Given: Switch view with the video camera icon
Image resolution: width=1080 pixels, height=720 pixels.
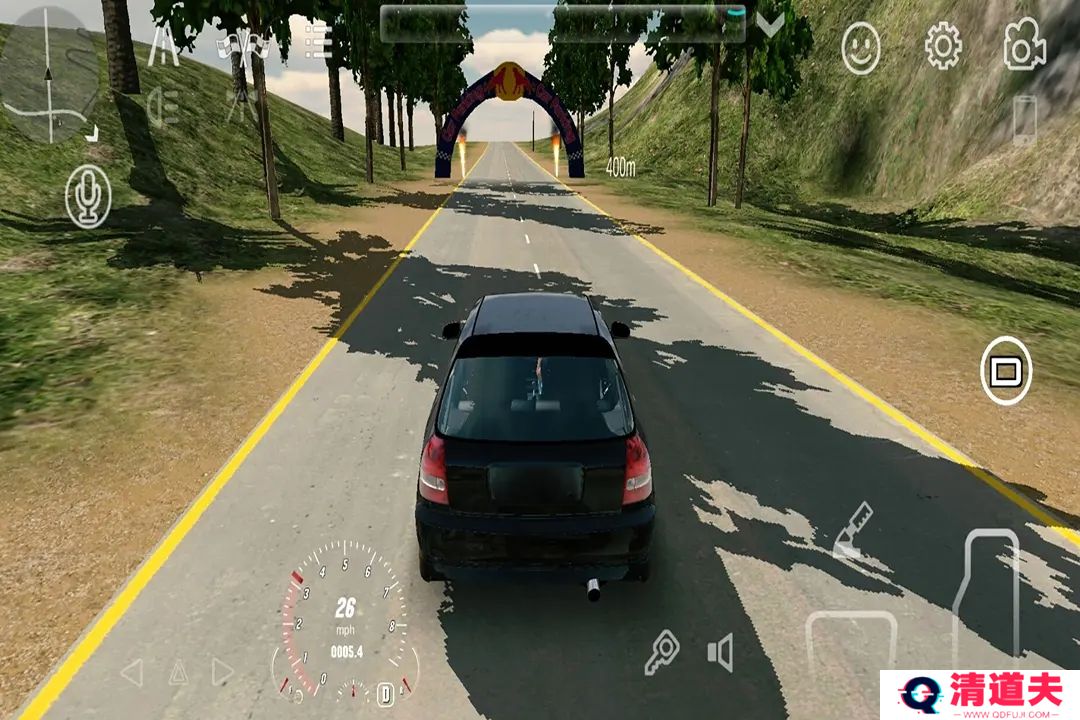Looking at the screenshot, I should 1024,46.
